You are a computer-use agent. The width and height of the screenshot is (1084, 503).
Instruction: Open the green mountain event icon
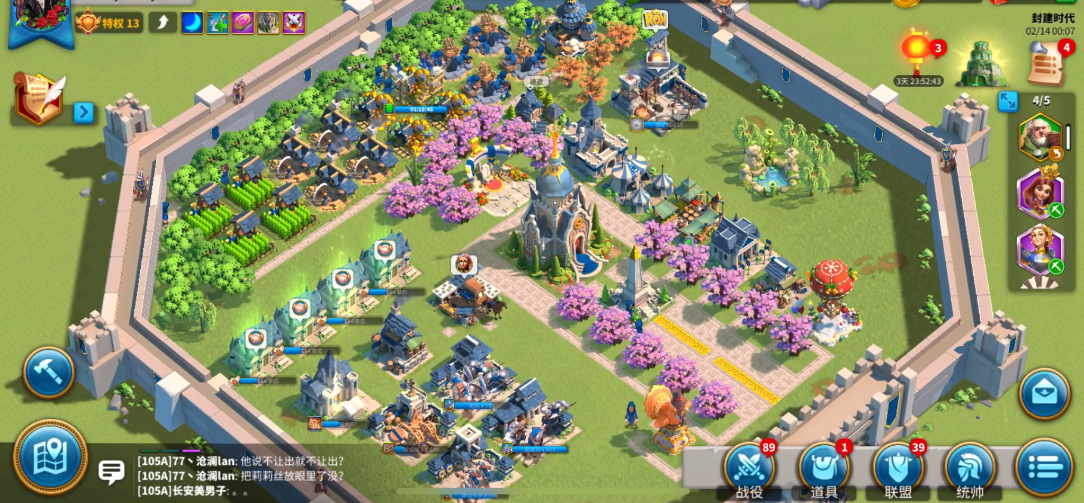pos(981,64)
